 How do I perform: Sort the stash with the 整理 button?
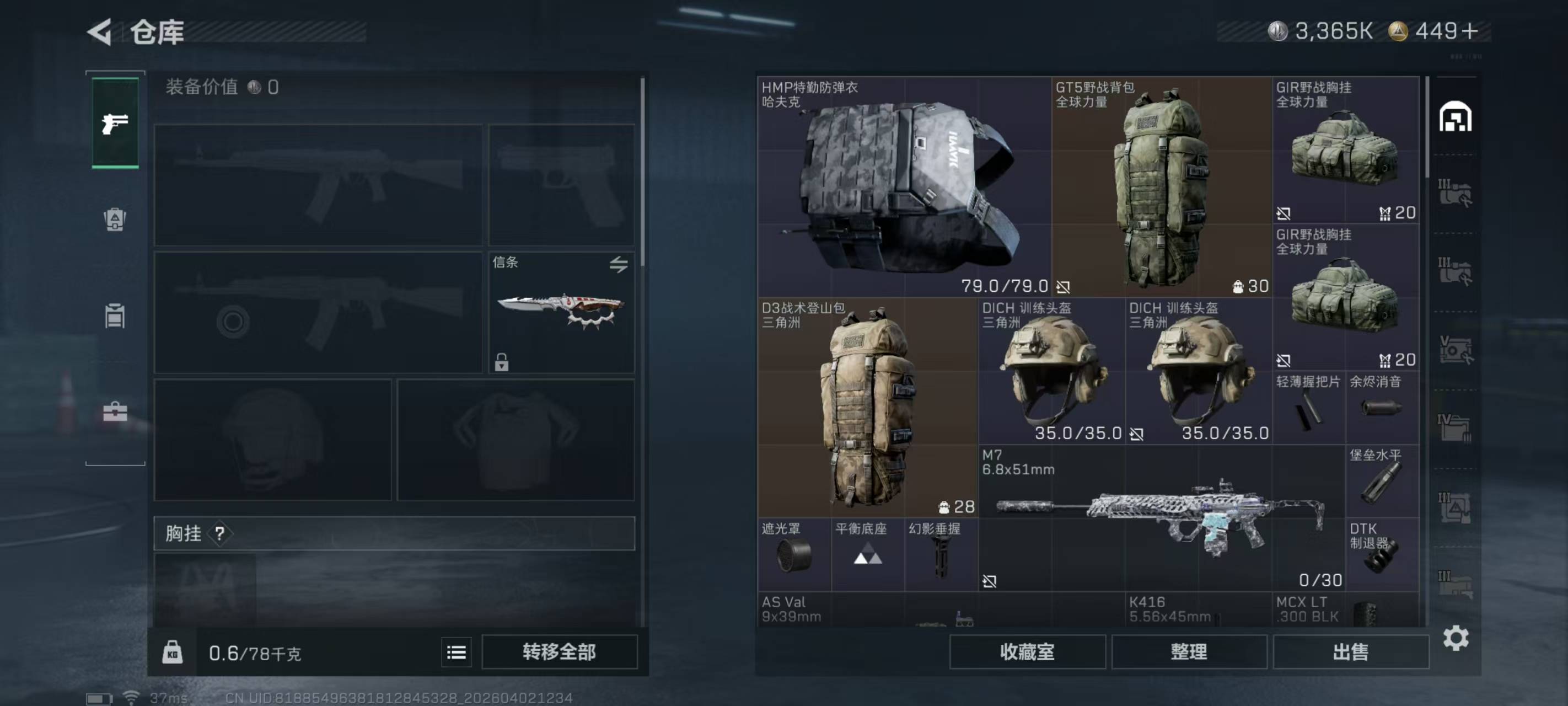[x=1189, y=652]
